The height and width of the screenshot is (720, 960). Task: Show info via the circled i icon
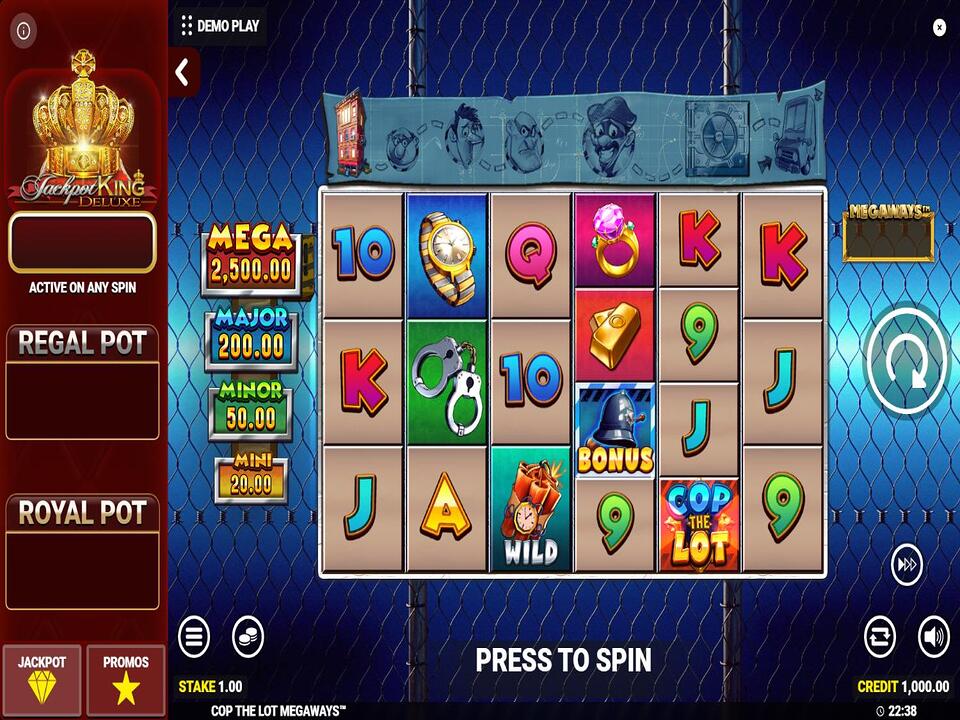[x=22, y=28]
